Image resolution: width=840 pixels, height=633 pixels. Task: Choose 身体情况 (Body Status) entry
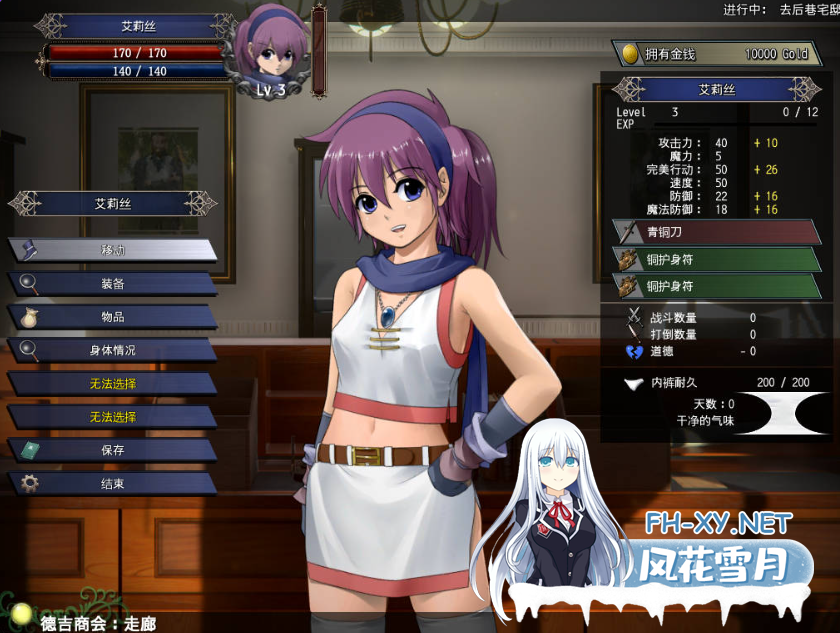pyautogui.click(x=112, y=350)
